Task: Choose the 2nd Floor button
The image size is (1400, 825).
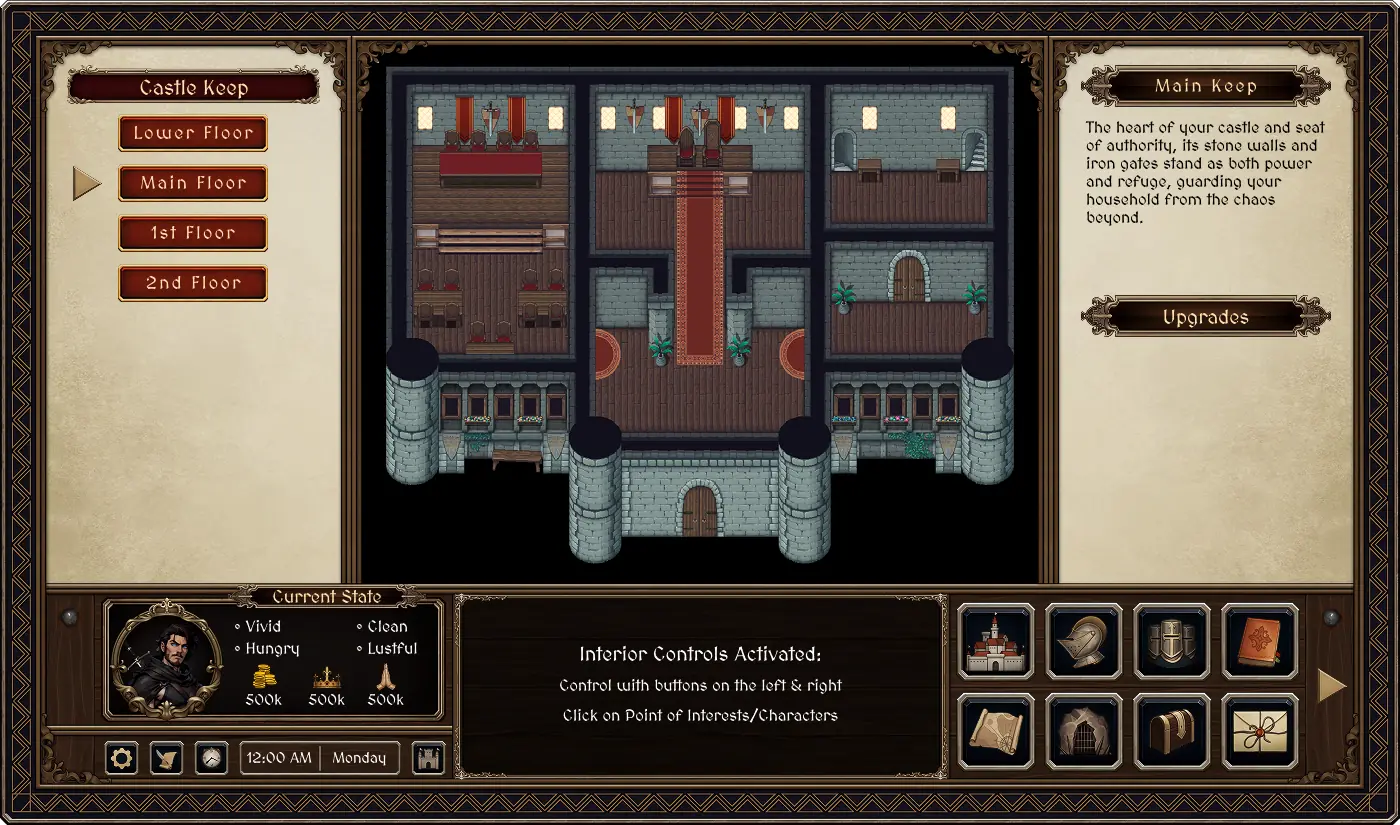Action: click(193, 283)
